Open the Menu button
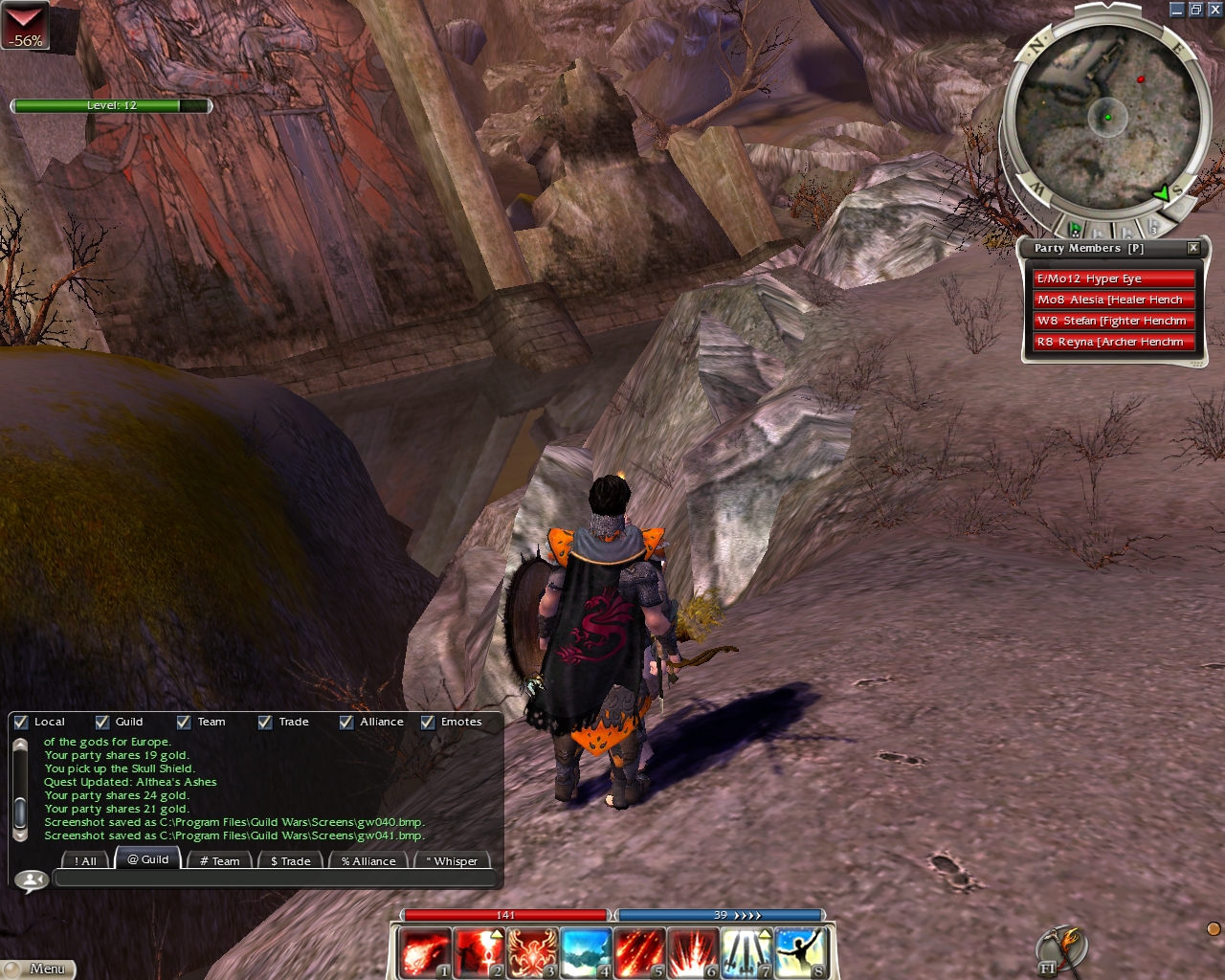The height and width of the screenshot is (980, 1225). click(38, 969)
